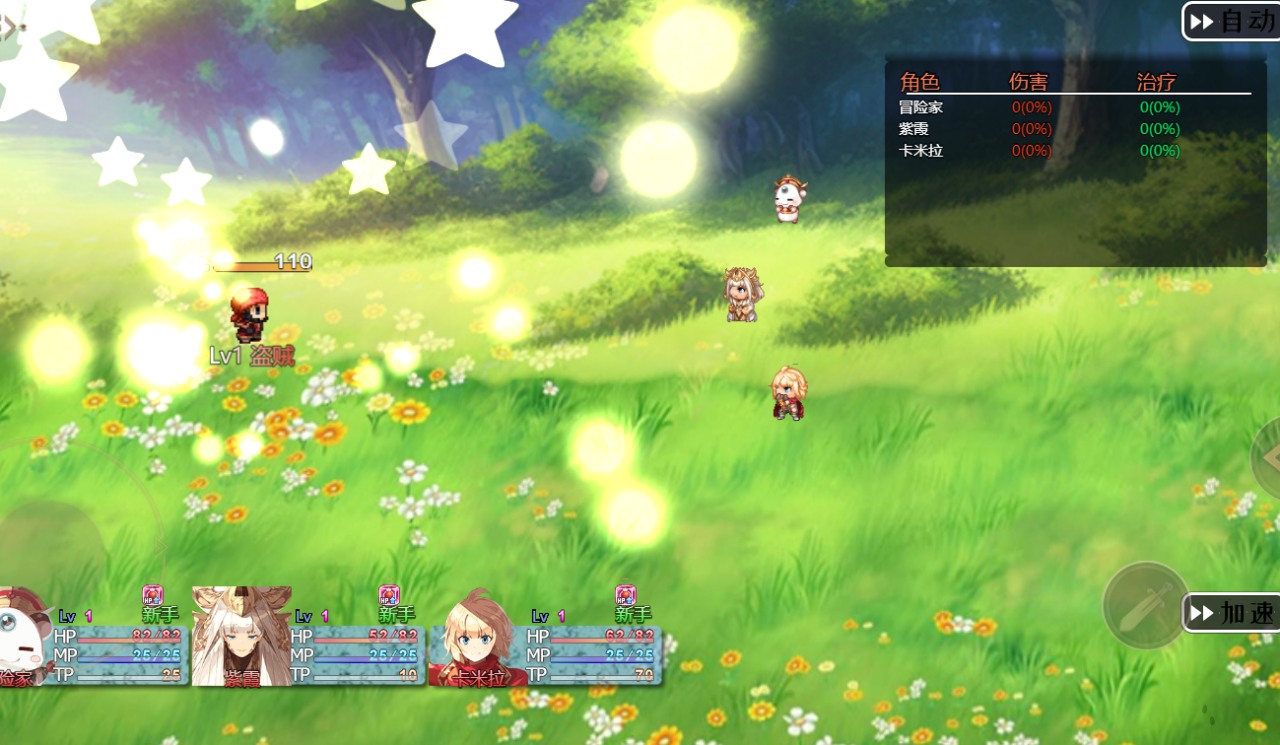Click the HP potion icon above 冒险家

150,592
